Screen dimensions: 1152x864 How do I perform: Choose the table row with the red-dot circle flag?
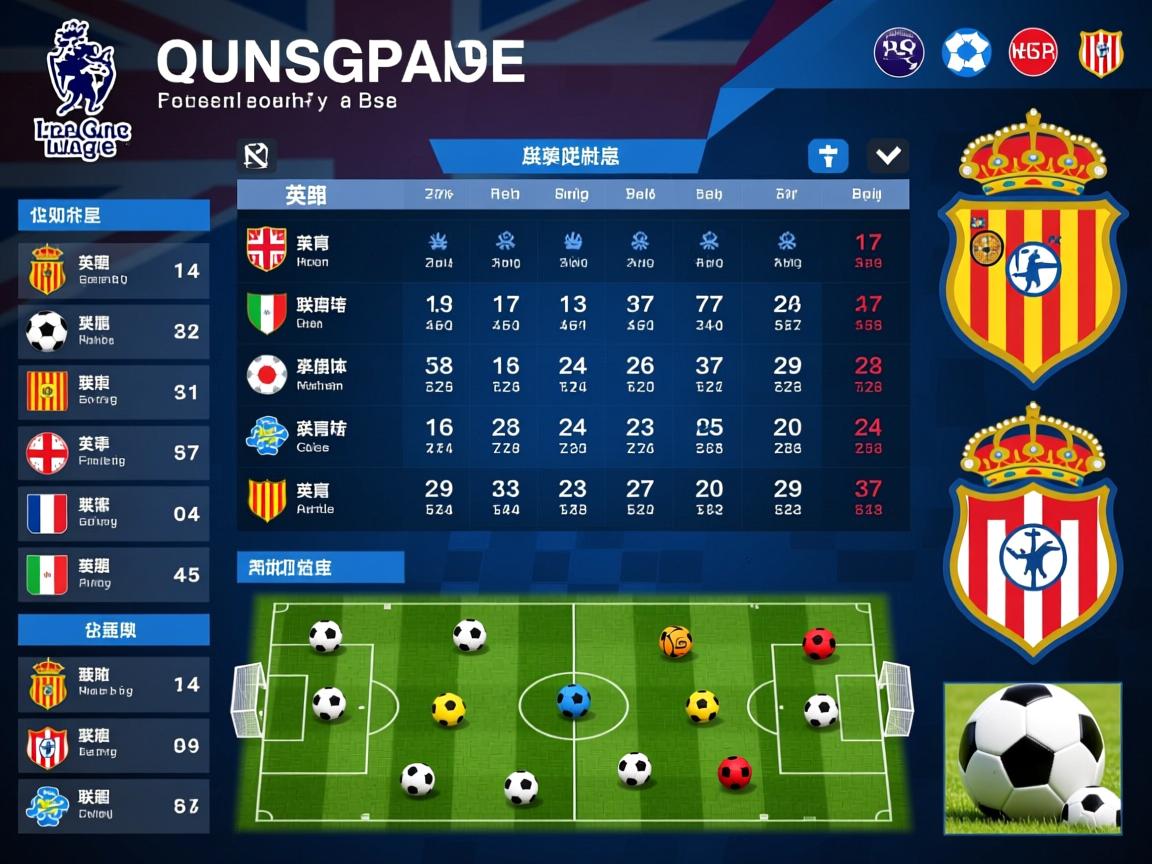click(573, 374)
